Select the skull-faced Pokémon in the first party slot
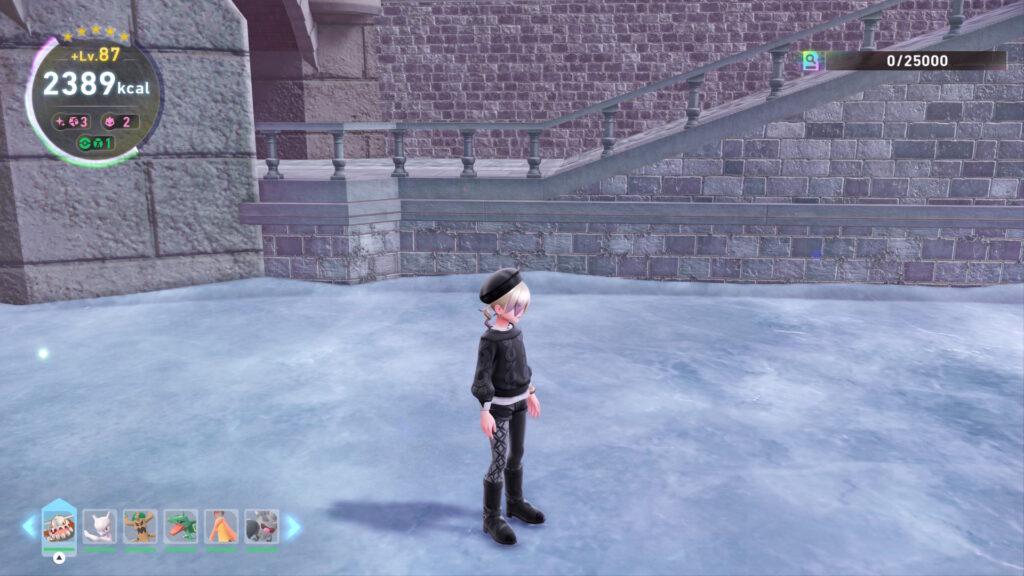The height and width of the screenshot is (576, 1024). 59,526
